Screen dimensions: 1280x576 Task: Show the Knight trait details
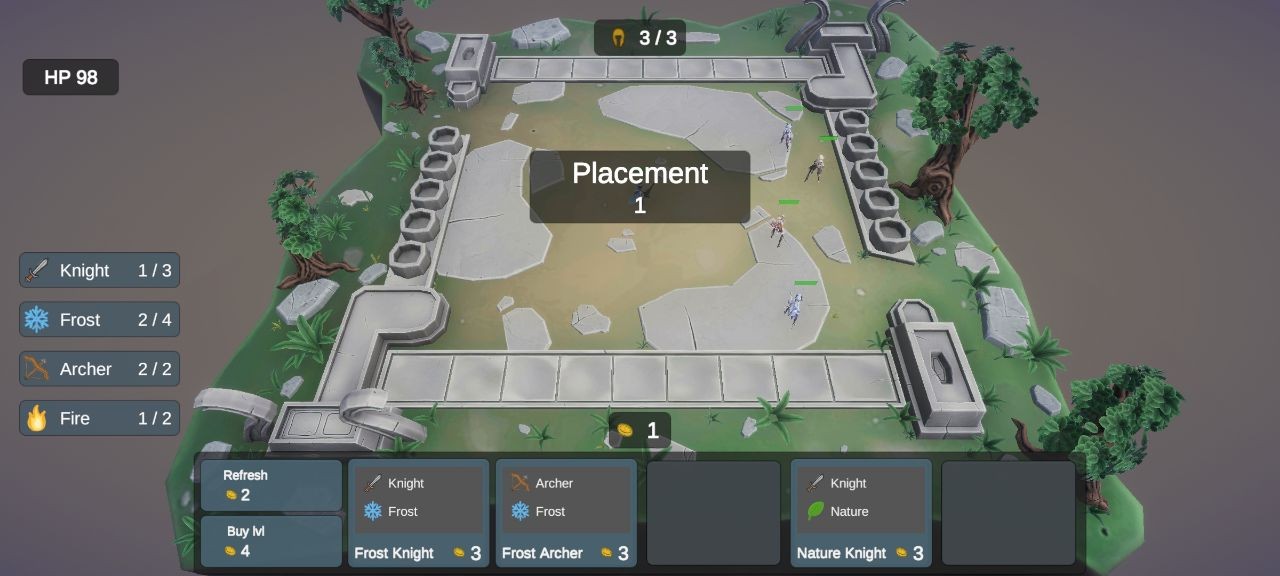99,270
